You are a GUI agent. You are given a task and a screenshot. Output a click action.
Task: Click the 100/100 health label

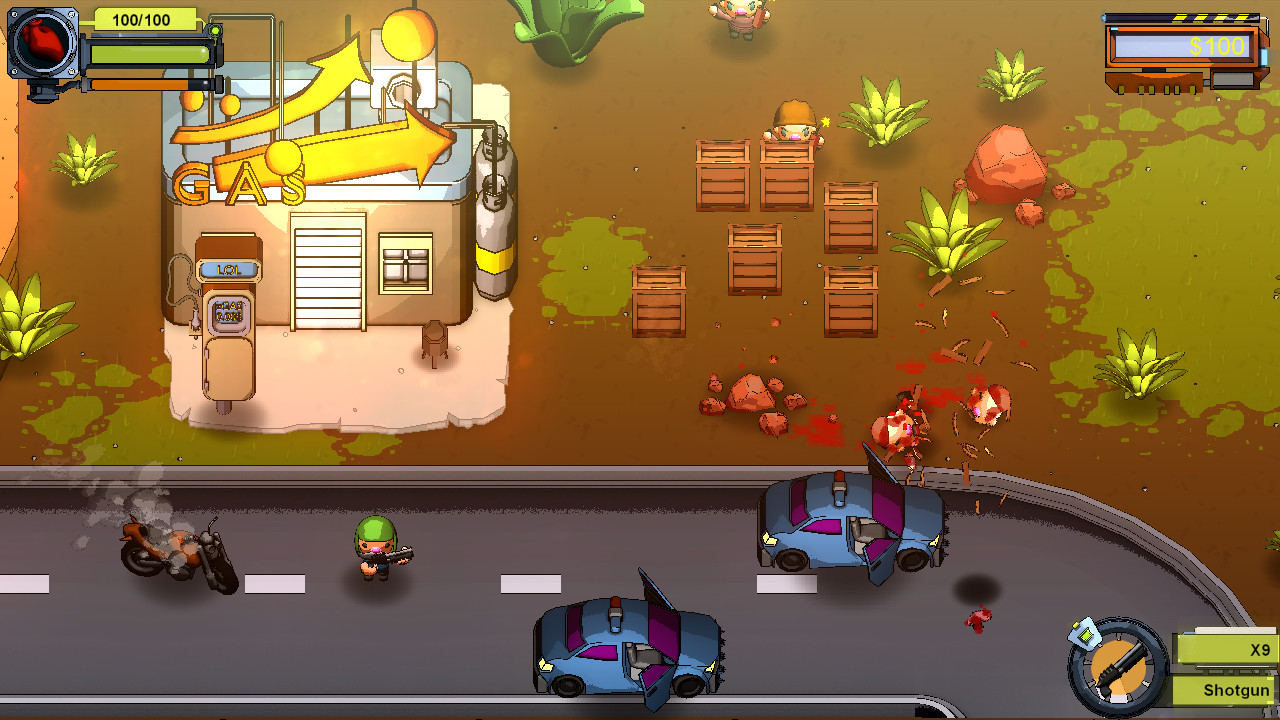[141, 19]
